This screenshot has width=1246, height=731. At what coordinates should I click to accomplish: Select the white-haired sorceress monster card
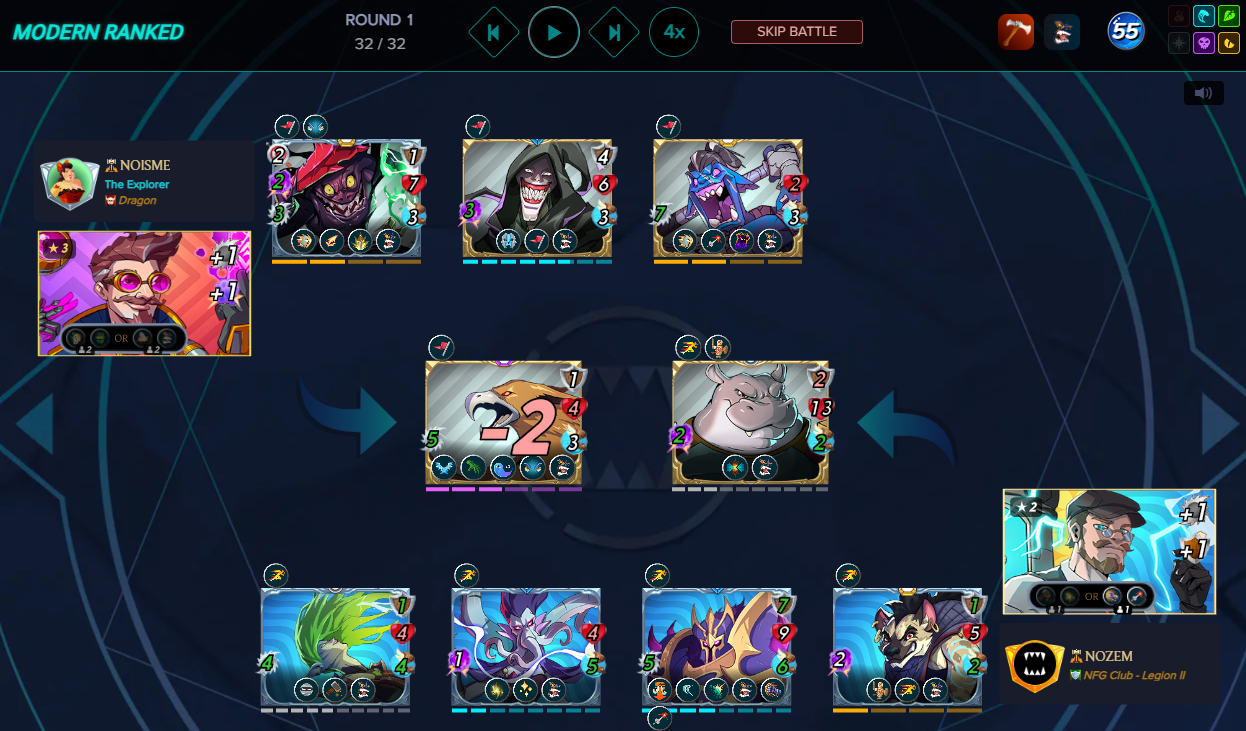pos(526,646)
